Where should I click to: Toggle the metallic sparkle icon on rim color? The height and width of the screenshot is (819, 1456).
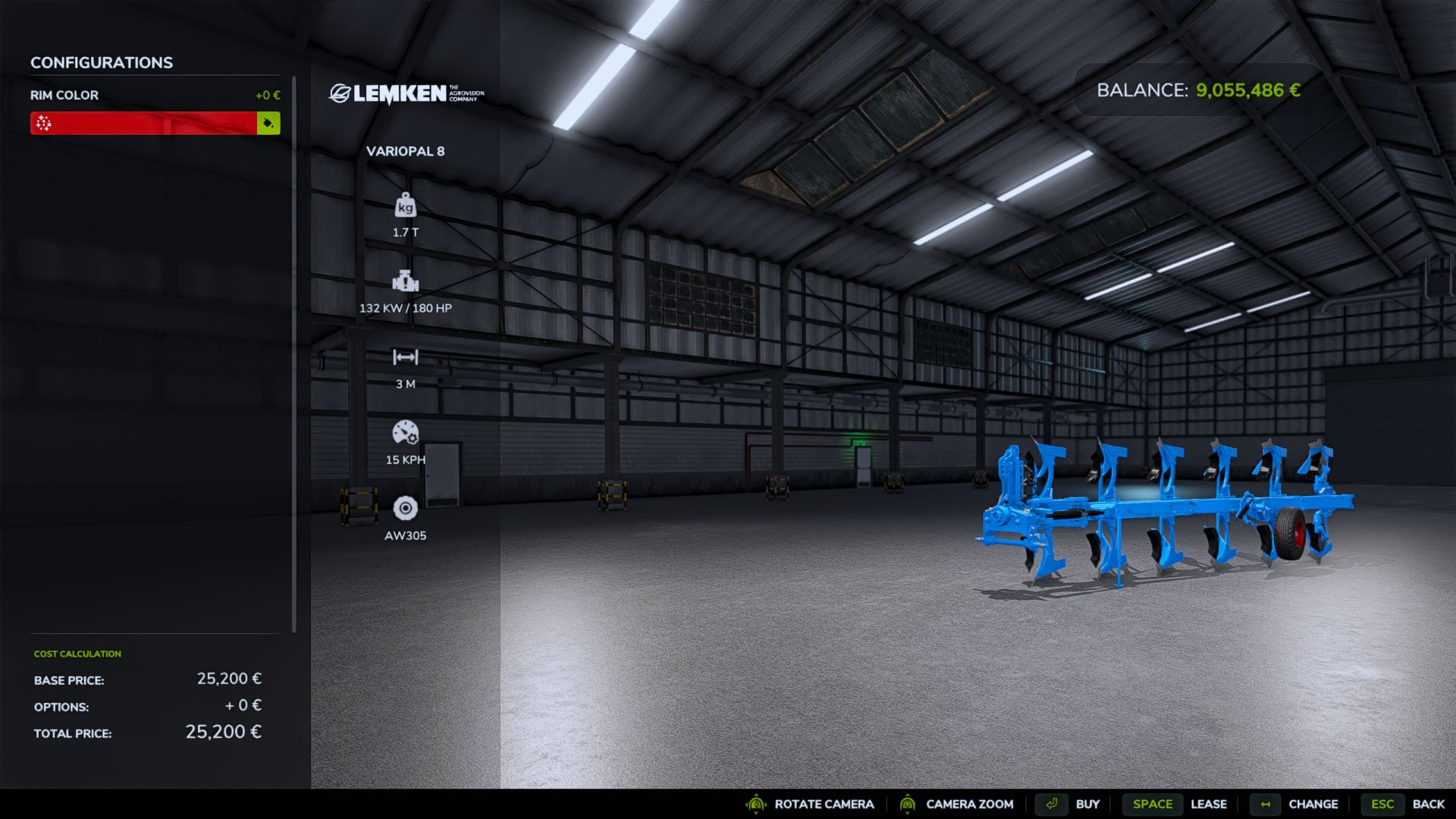click(43, 122)
